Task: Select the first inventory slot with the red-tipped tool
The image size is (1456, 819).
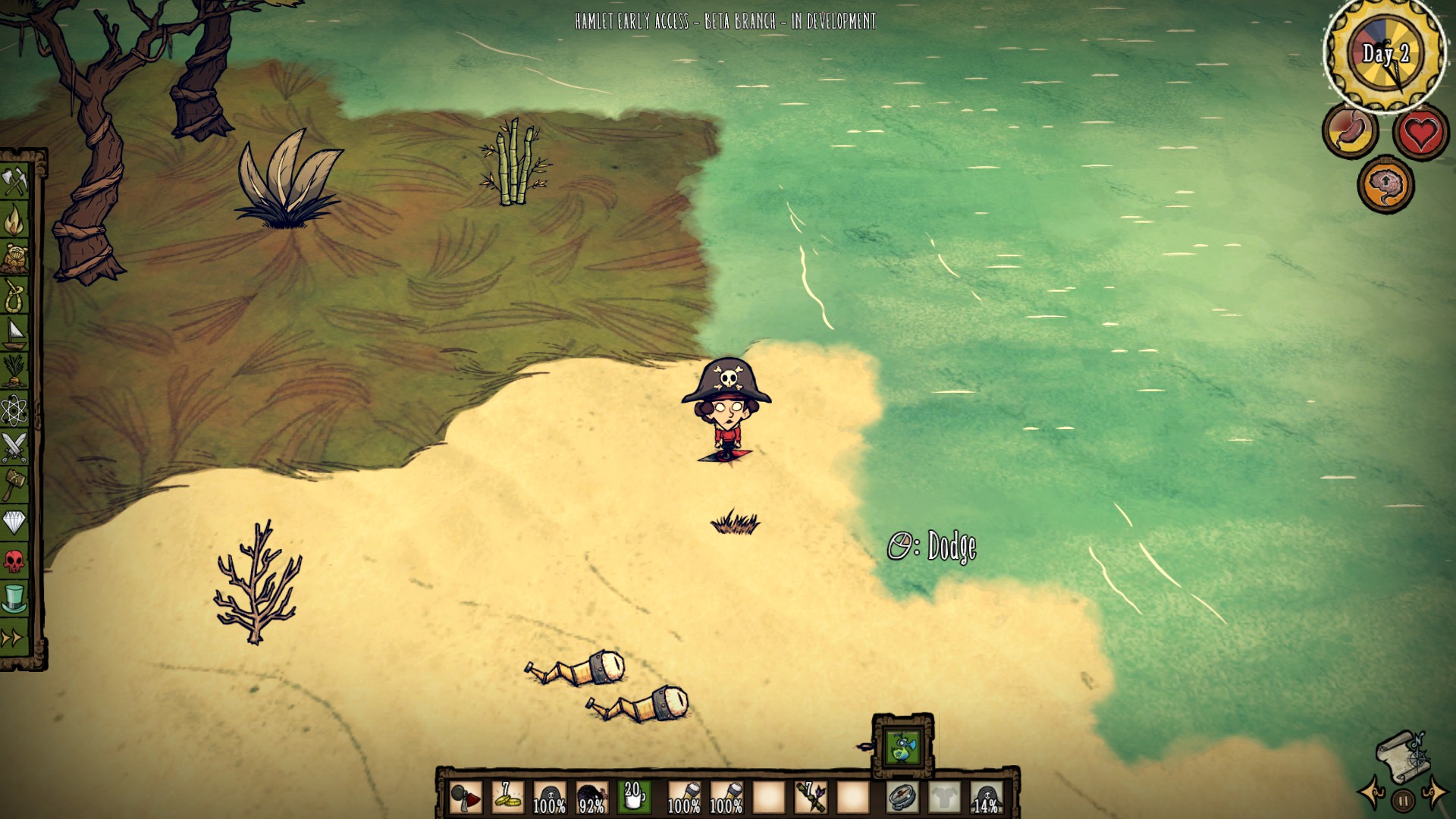Action: pos(465,797)
